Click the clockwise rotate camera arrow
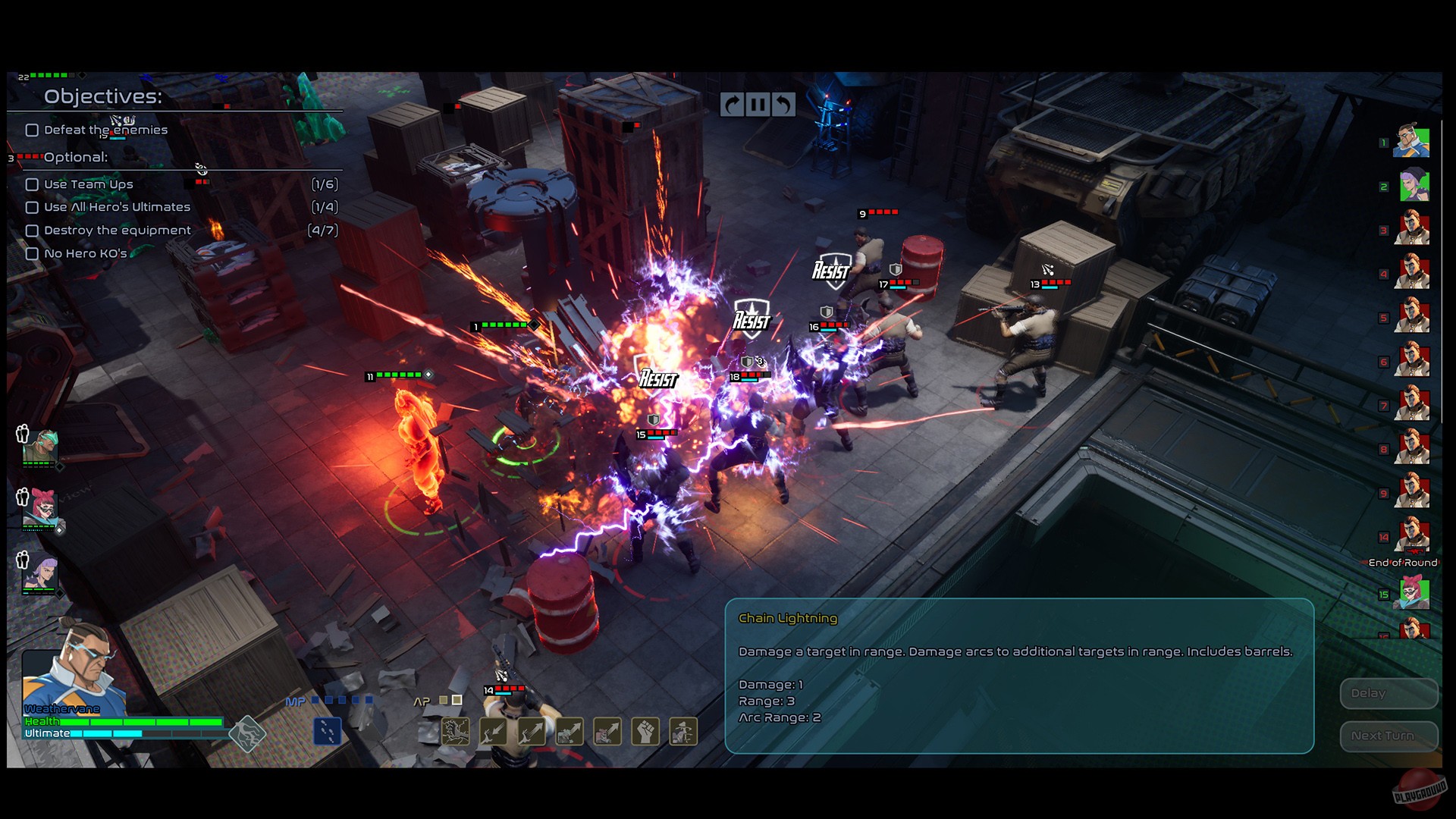 point(732,105)
